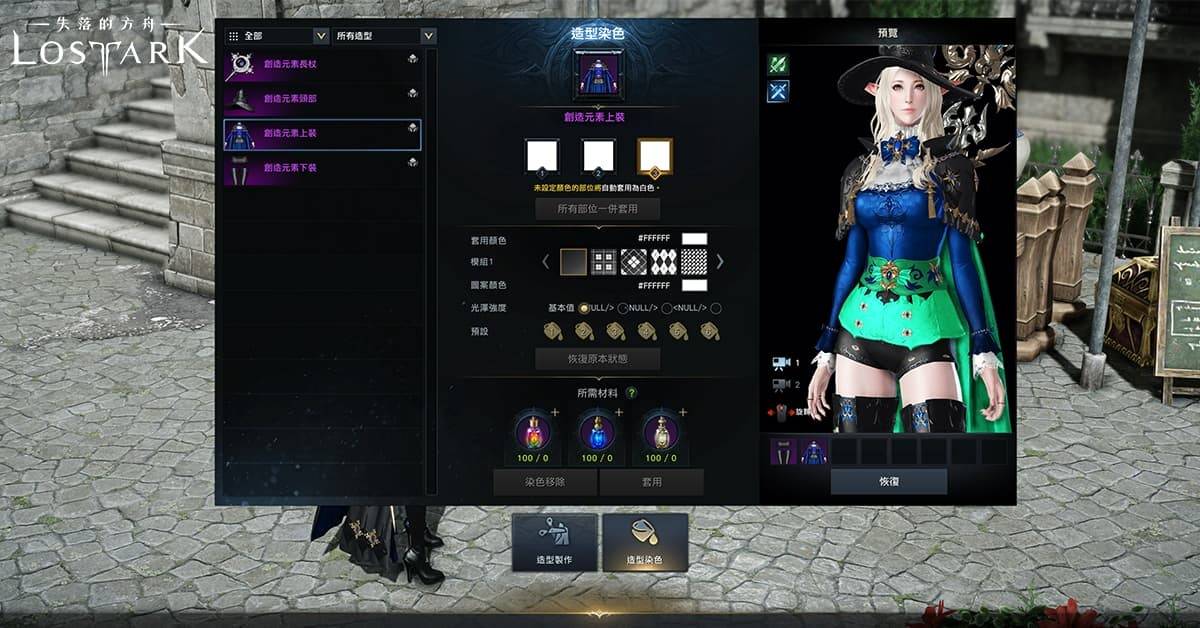Image resolution: width=1200 pixels, height=628 pixels.
Task: Click 恢復原本狀態 restore original button
Action: [x=597, y=359]
